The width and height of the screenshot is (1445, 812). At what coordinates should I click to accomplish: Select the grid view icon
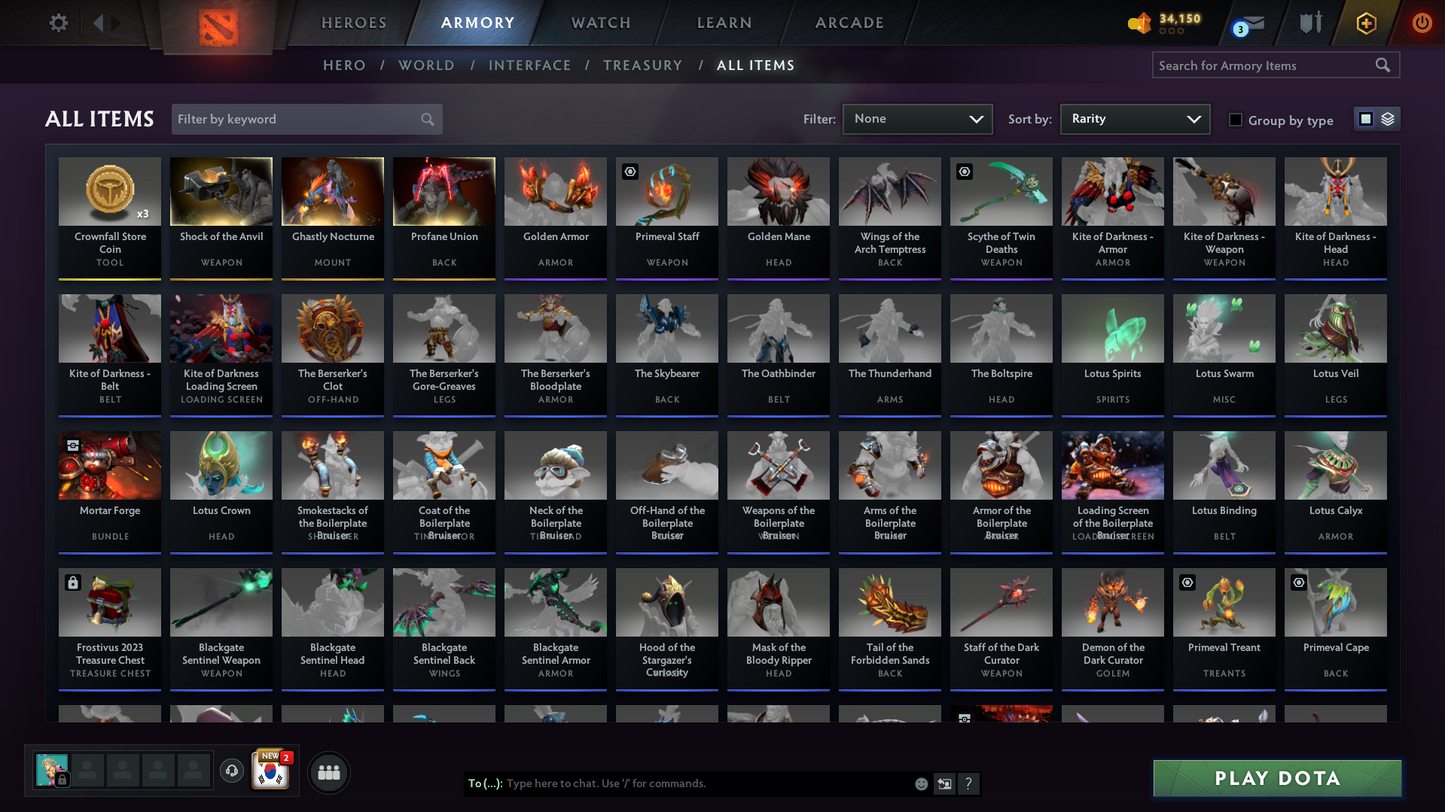point(1366,118)
